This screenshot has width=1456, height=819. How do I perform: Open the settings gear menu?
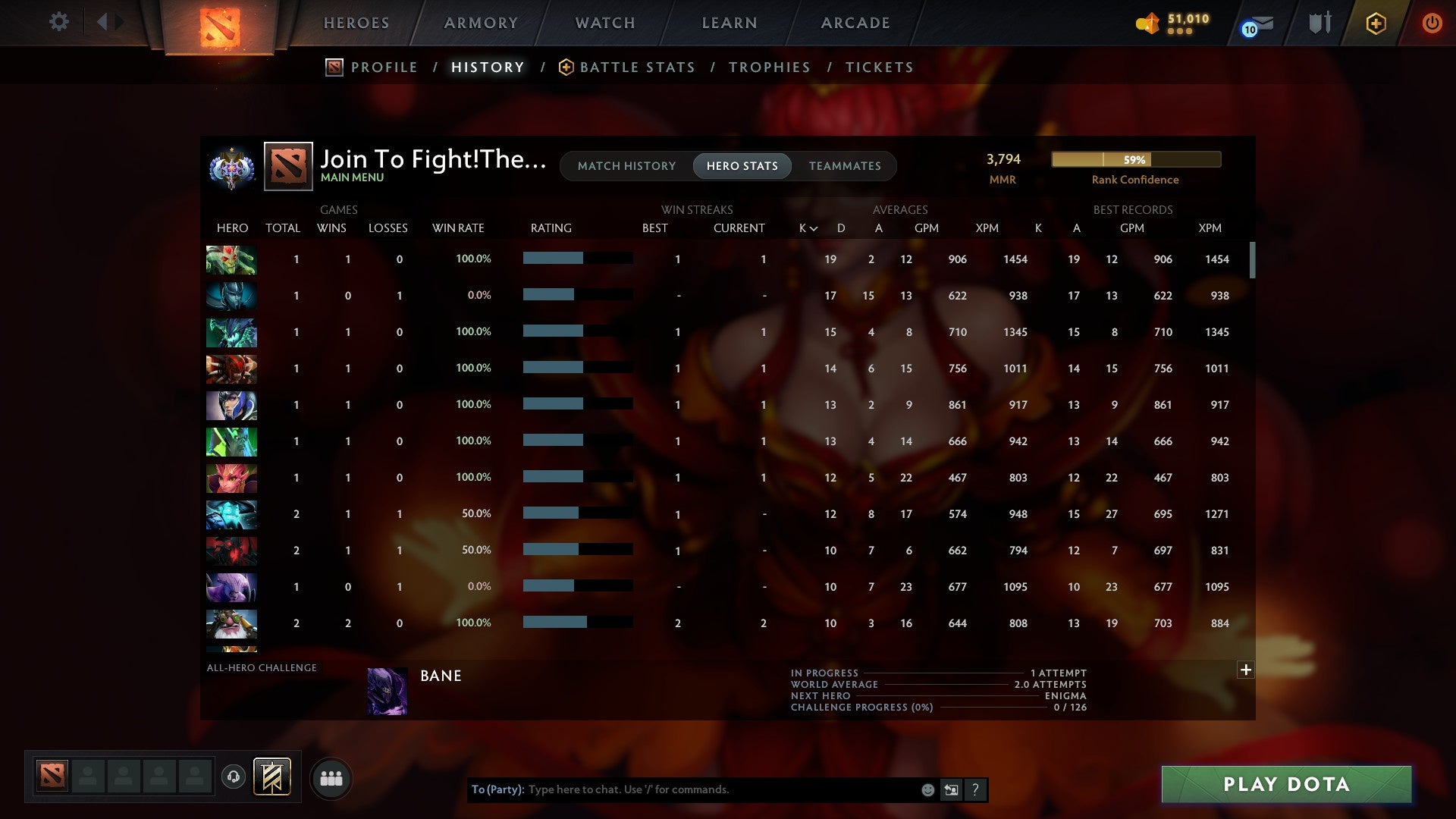click(58, 23)
